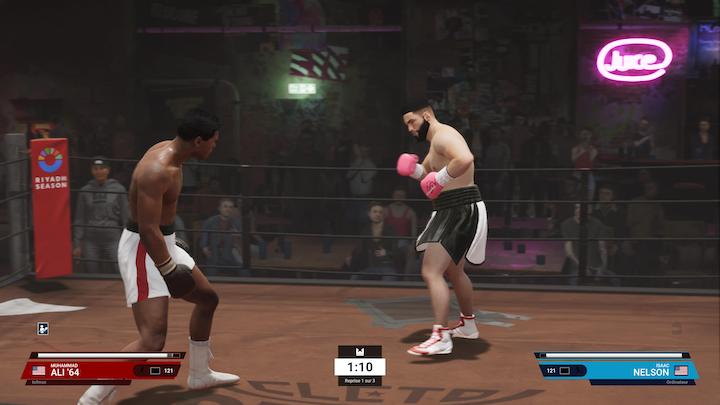Screen dimensions: 720x405
Task: Select the Isaac Nelson name panel
Action: pos(640,370)
